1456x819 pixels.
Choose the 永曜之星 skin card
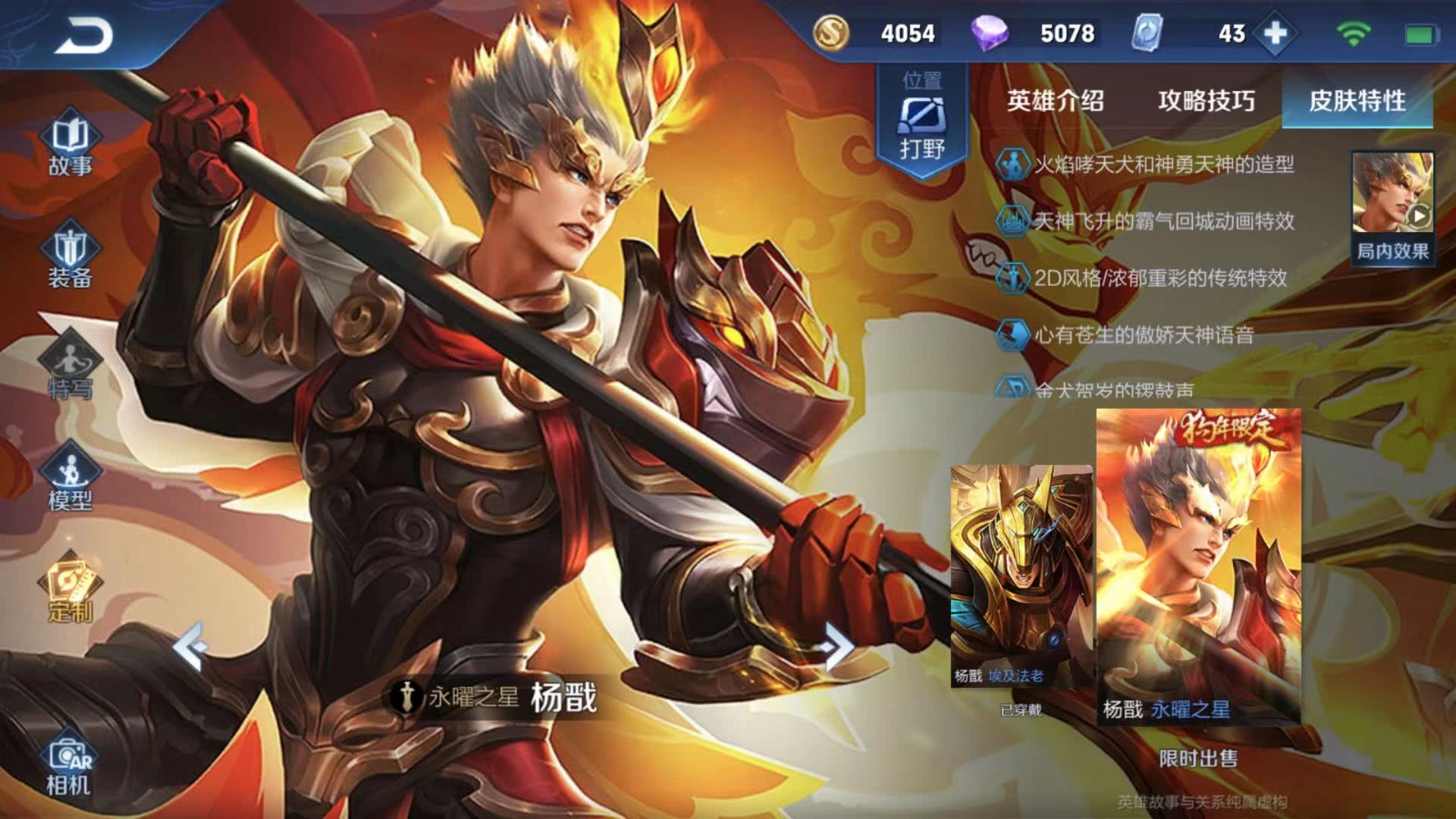coord(1198,565)
